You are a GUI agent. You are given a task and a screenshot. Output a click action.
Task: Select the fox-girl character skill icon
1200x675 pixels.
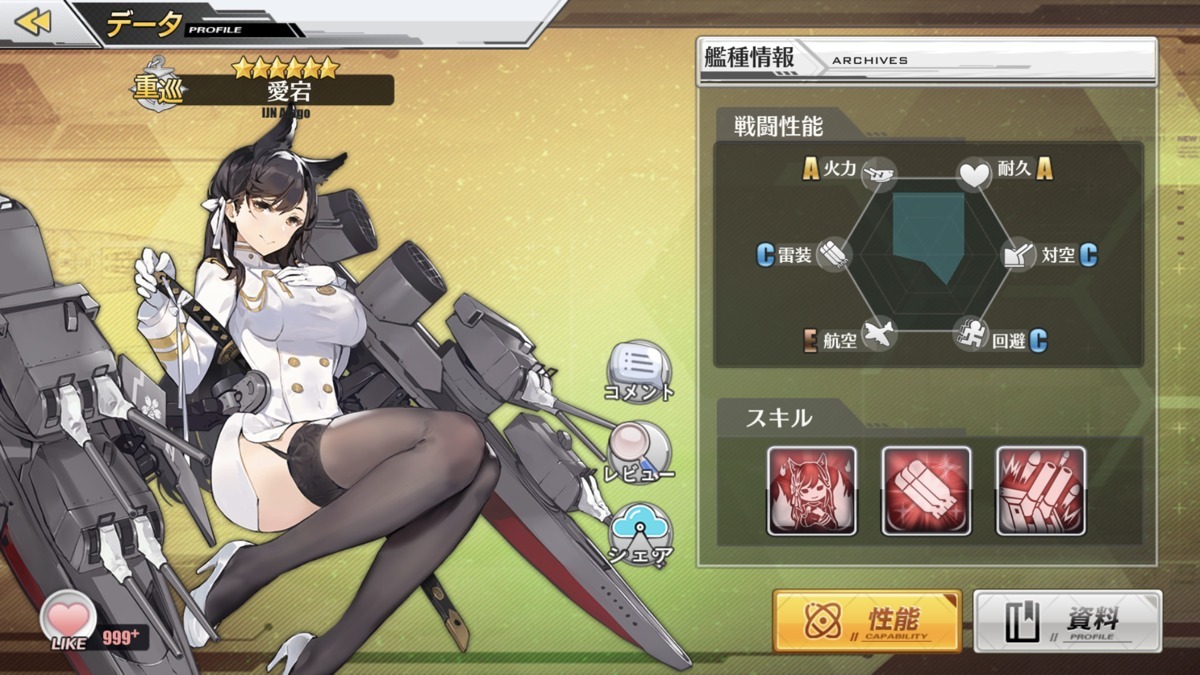point(812,491)
